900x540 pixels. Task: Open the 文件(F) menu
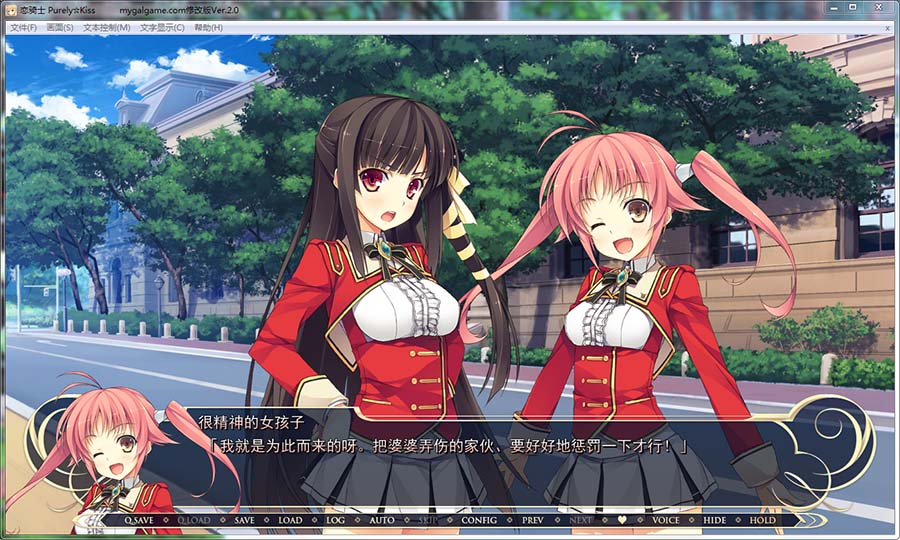click(x=23, y=27)
